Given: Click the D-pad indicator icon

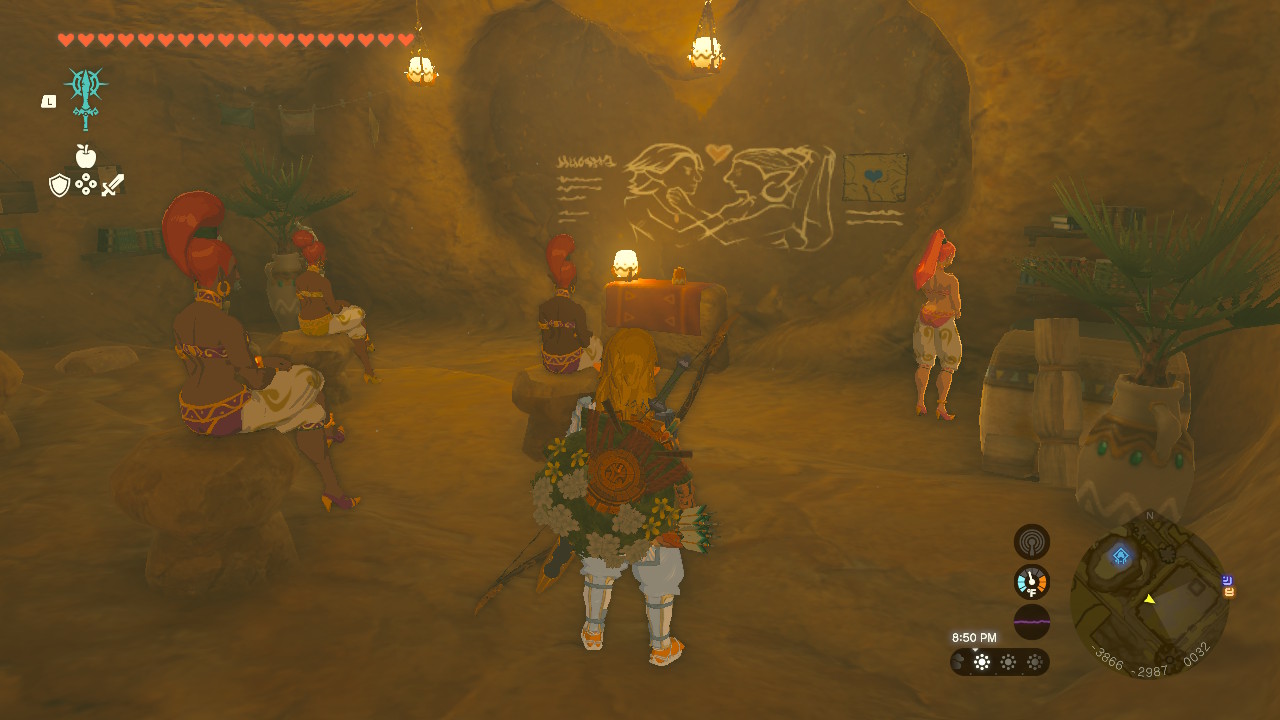Looking at the screenshot, I should click(86, 184).
